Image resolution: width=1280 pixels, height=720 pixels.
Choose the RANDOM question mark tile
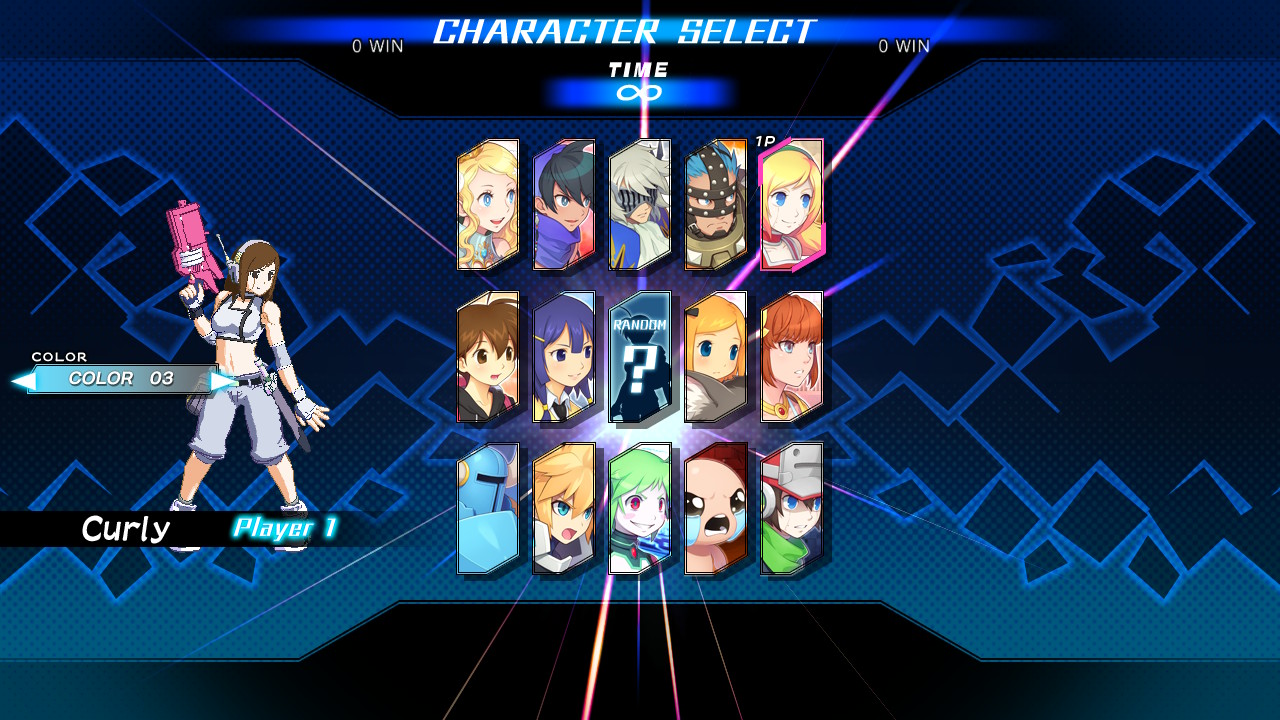coord(640,357)
